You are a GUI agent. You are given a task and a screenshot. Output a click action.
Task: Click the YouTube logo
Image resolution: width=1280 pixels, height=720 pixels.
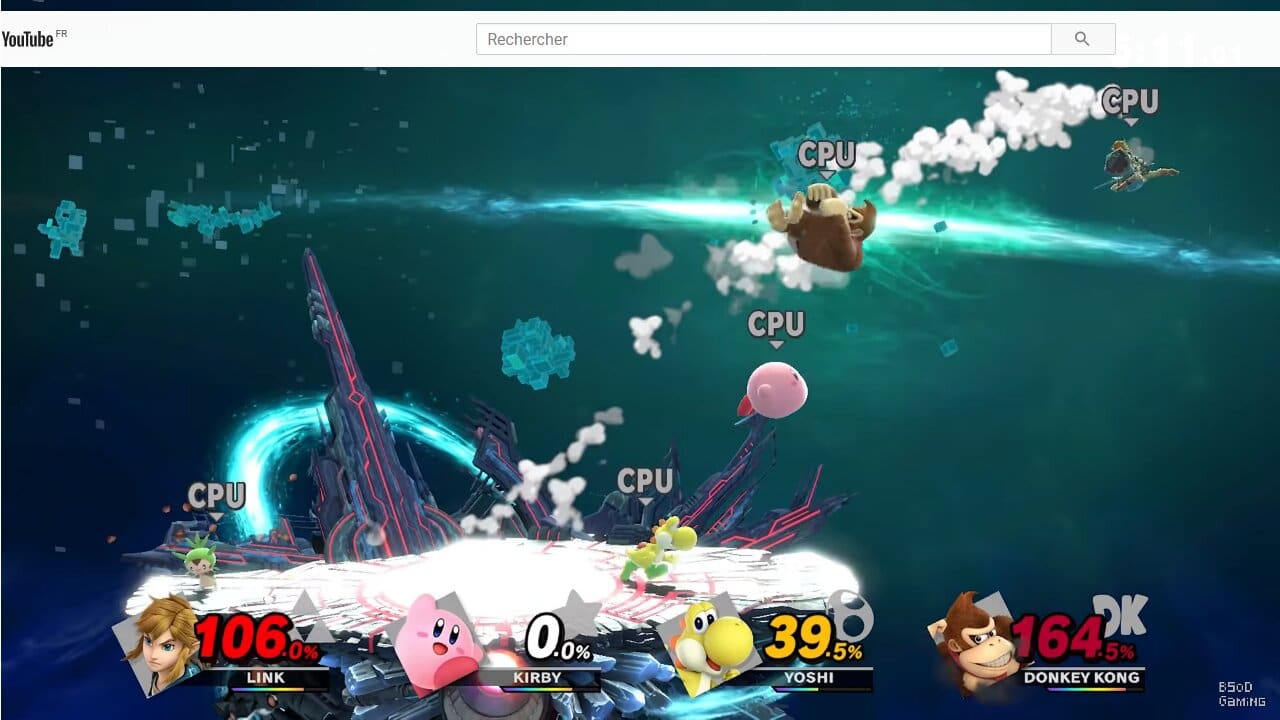30,38
